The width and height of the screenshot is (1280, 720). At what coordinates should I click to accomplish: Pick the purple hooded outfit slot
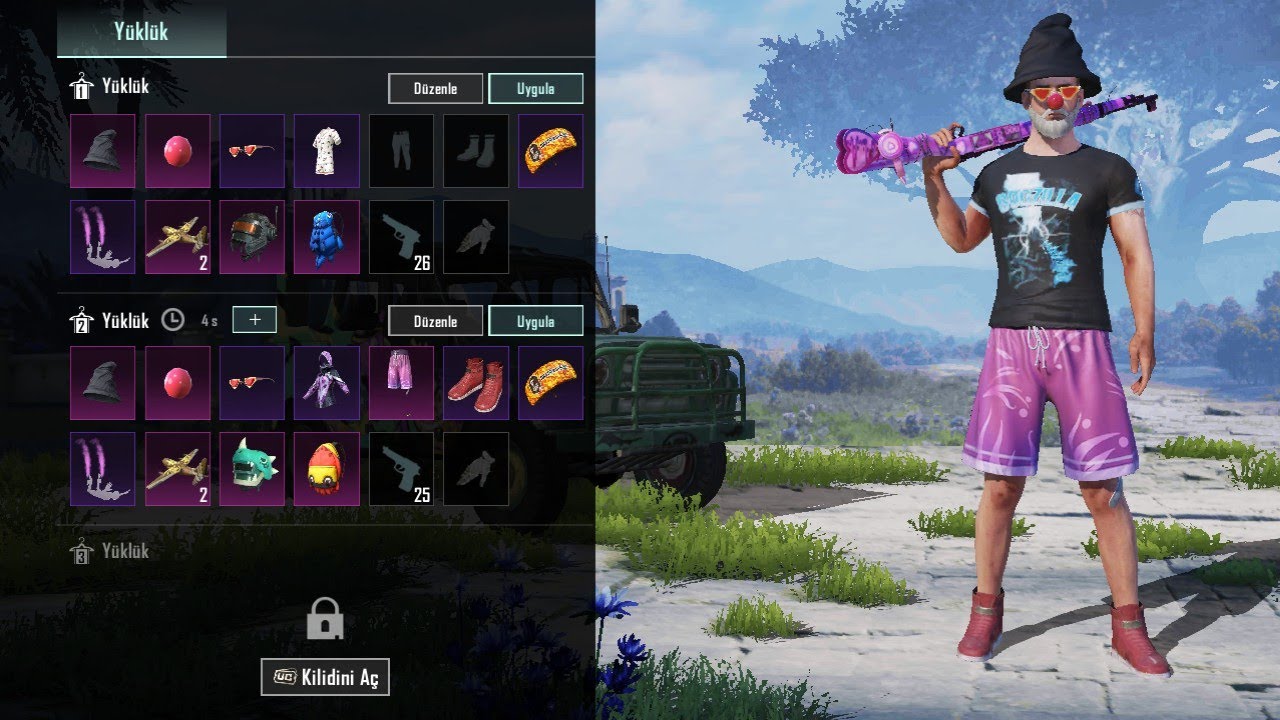[x=327, y=383]
